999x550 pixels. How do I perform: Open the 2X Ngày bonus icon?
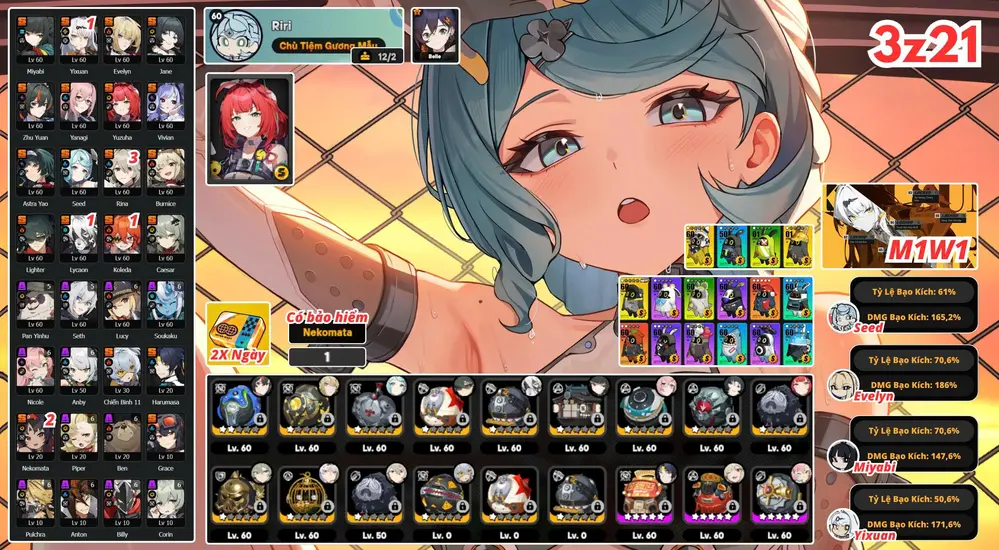pos(238,335)
